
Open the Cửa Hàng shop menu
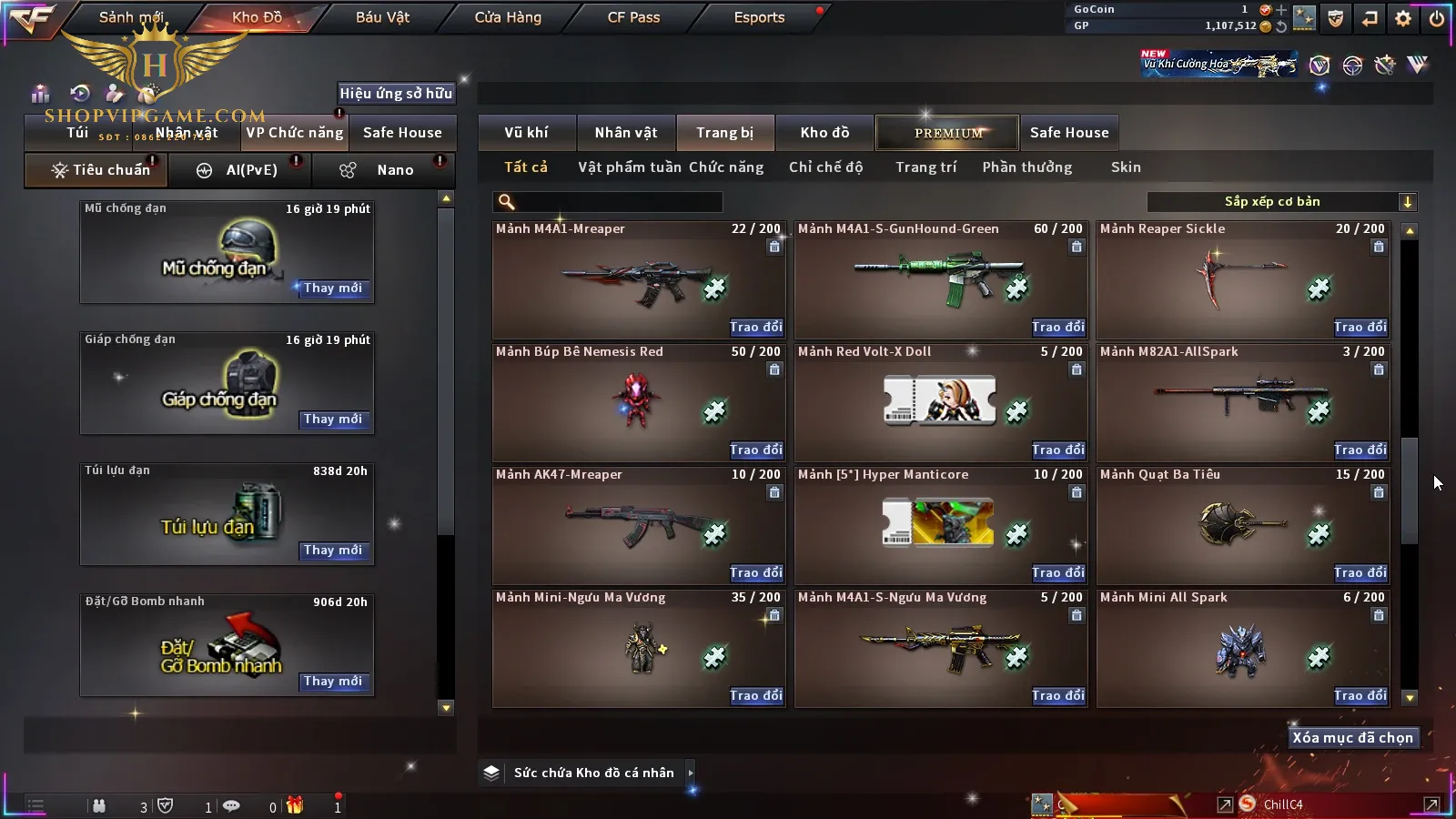(x=508, y=17)
